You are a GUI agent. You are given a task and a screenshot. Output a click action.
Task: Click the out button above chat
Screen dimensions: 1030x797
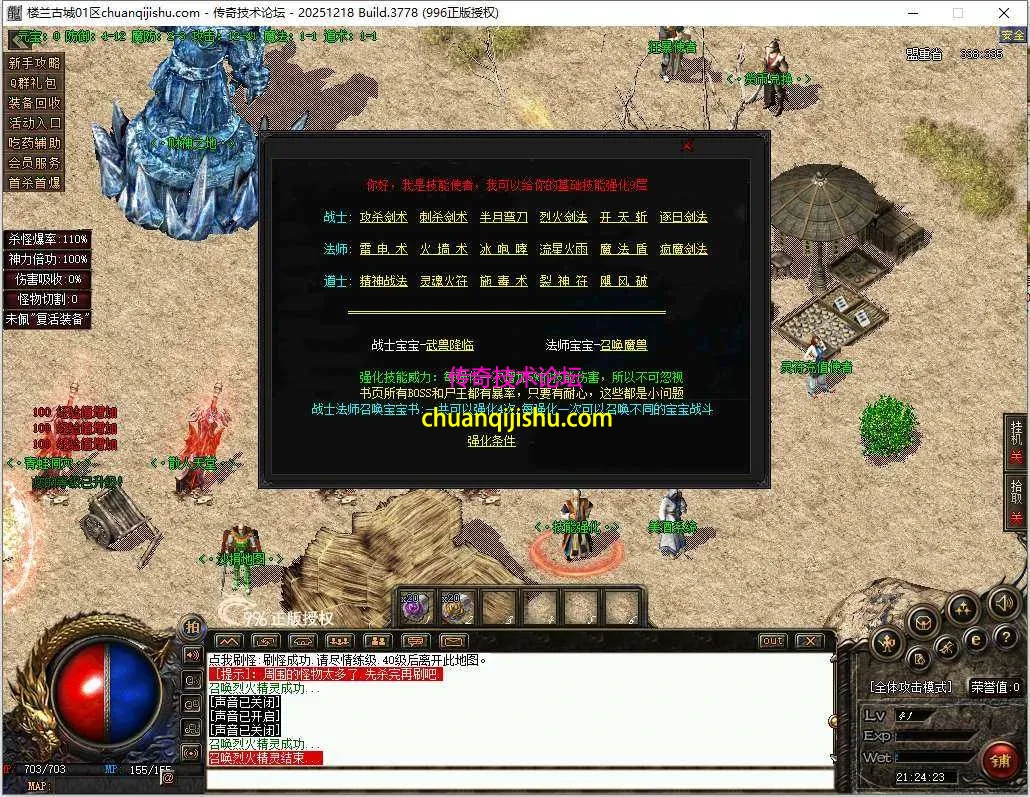(772, 641)
